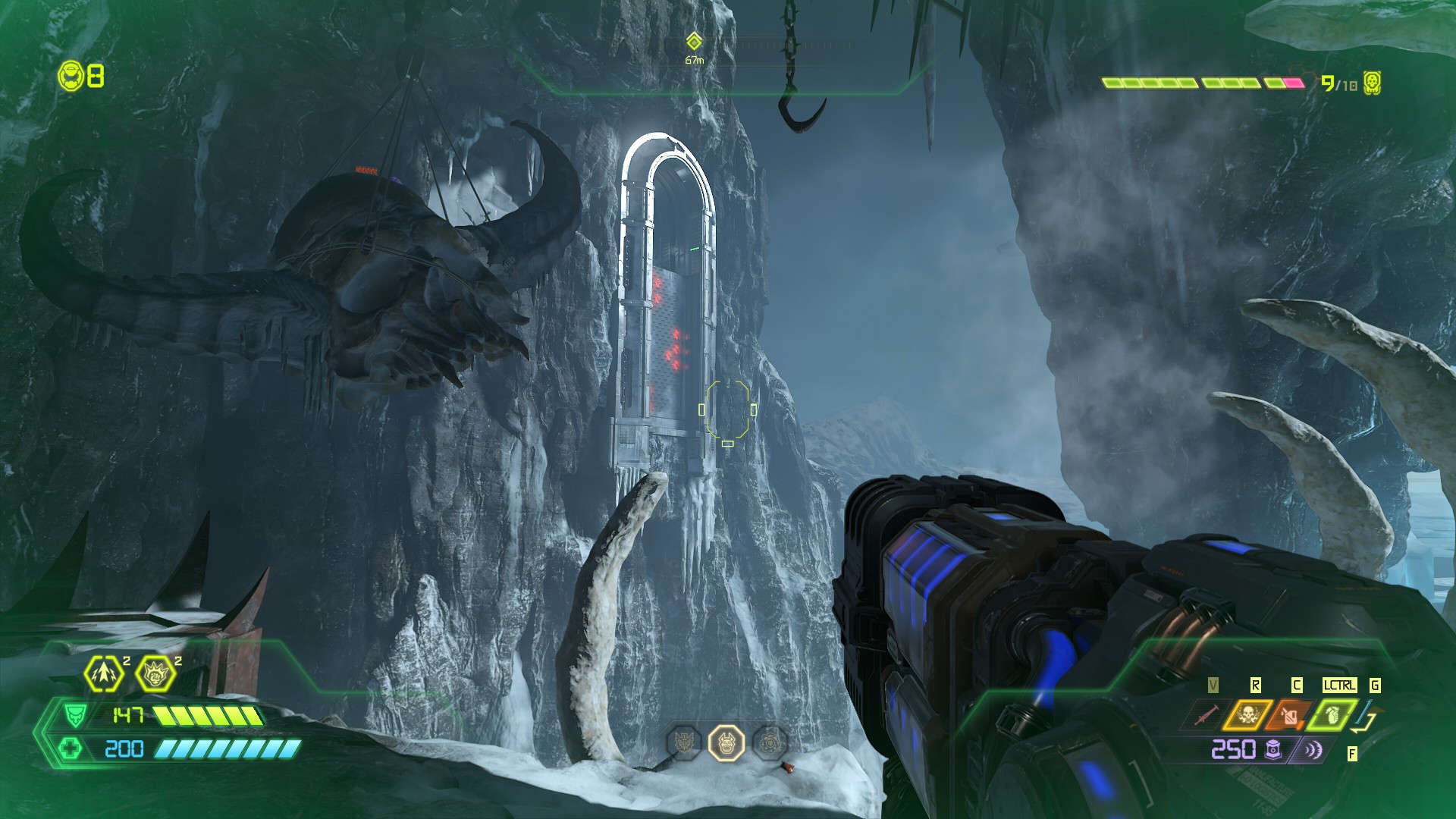Click the demon skull counter icon
Screen dimensions: 1456x819
click(x=1371, y=83)
